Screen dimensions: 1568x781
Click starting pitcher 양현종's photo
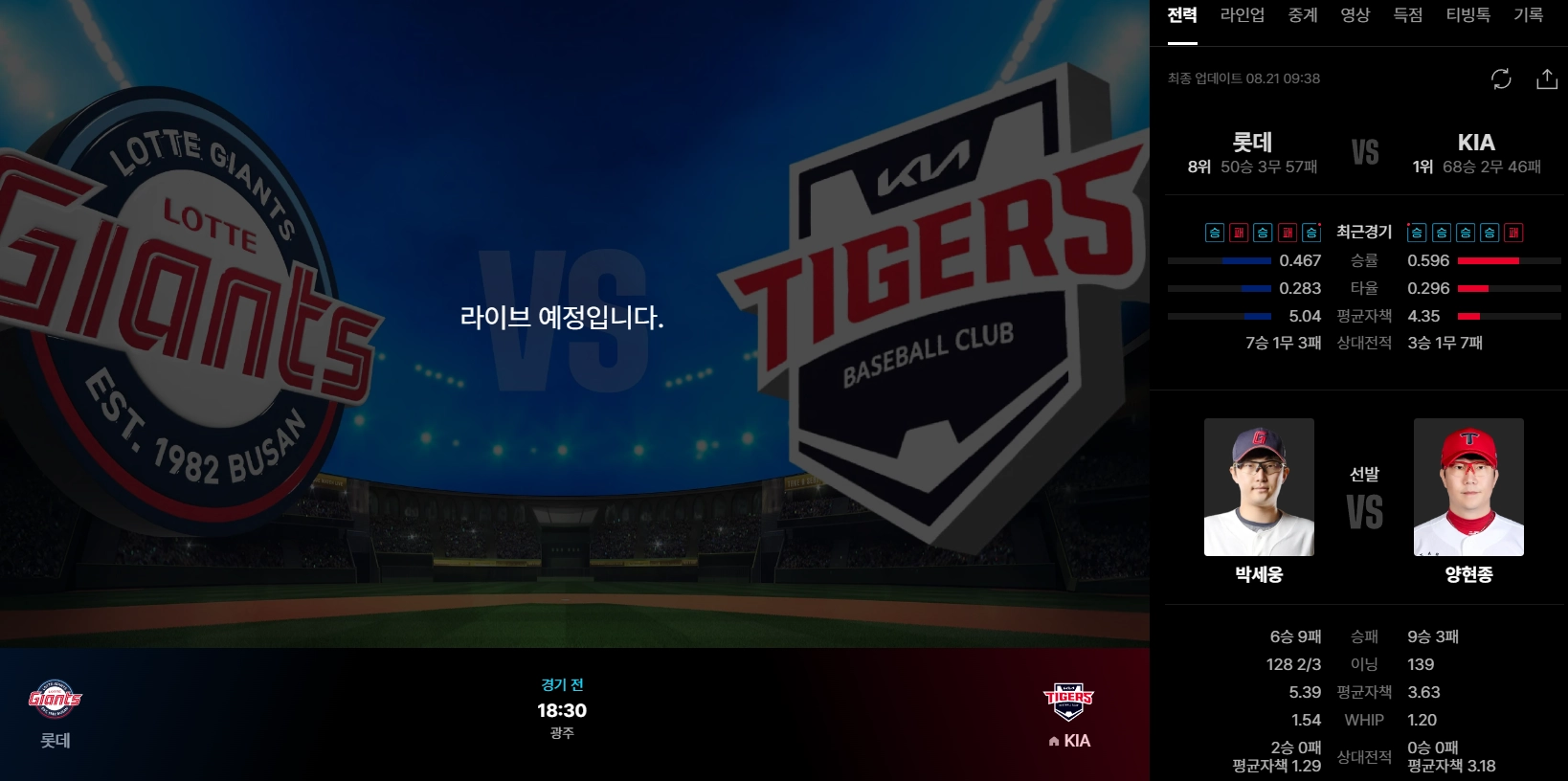click(1467, 487)
